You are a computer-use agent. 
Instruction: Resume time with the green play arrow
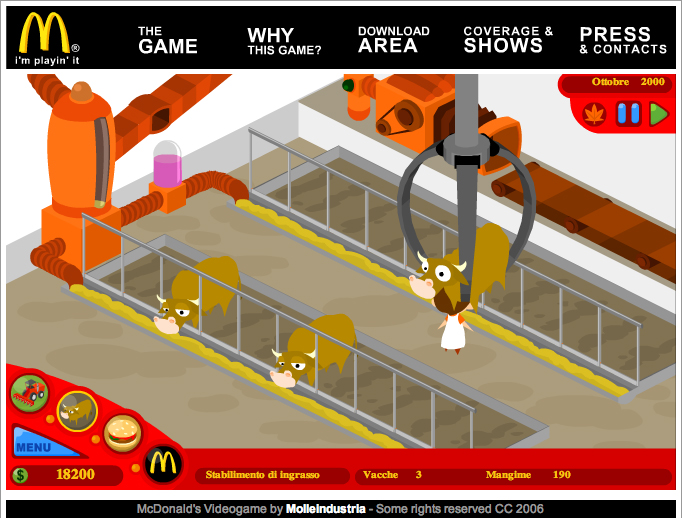click(657, 114)
